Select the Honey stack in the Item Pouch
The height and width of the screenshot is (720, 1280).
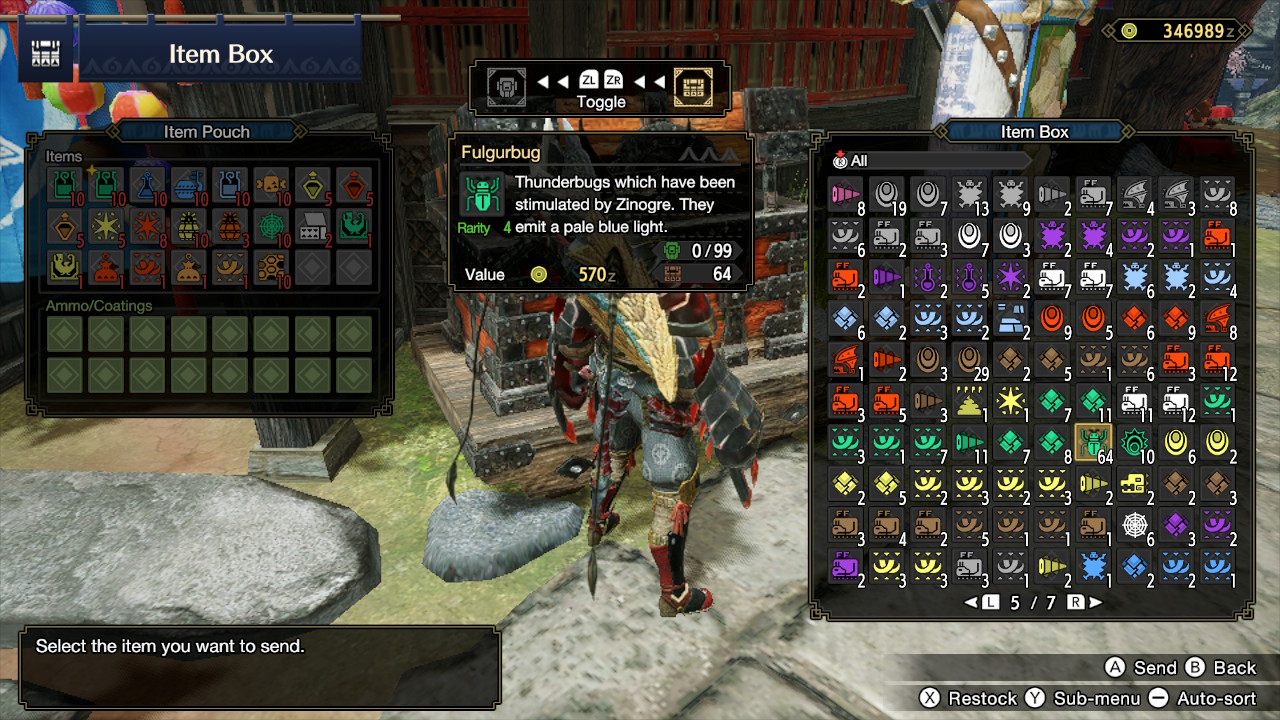click(271, 267)
